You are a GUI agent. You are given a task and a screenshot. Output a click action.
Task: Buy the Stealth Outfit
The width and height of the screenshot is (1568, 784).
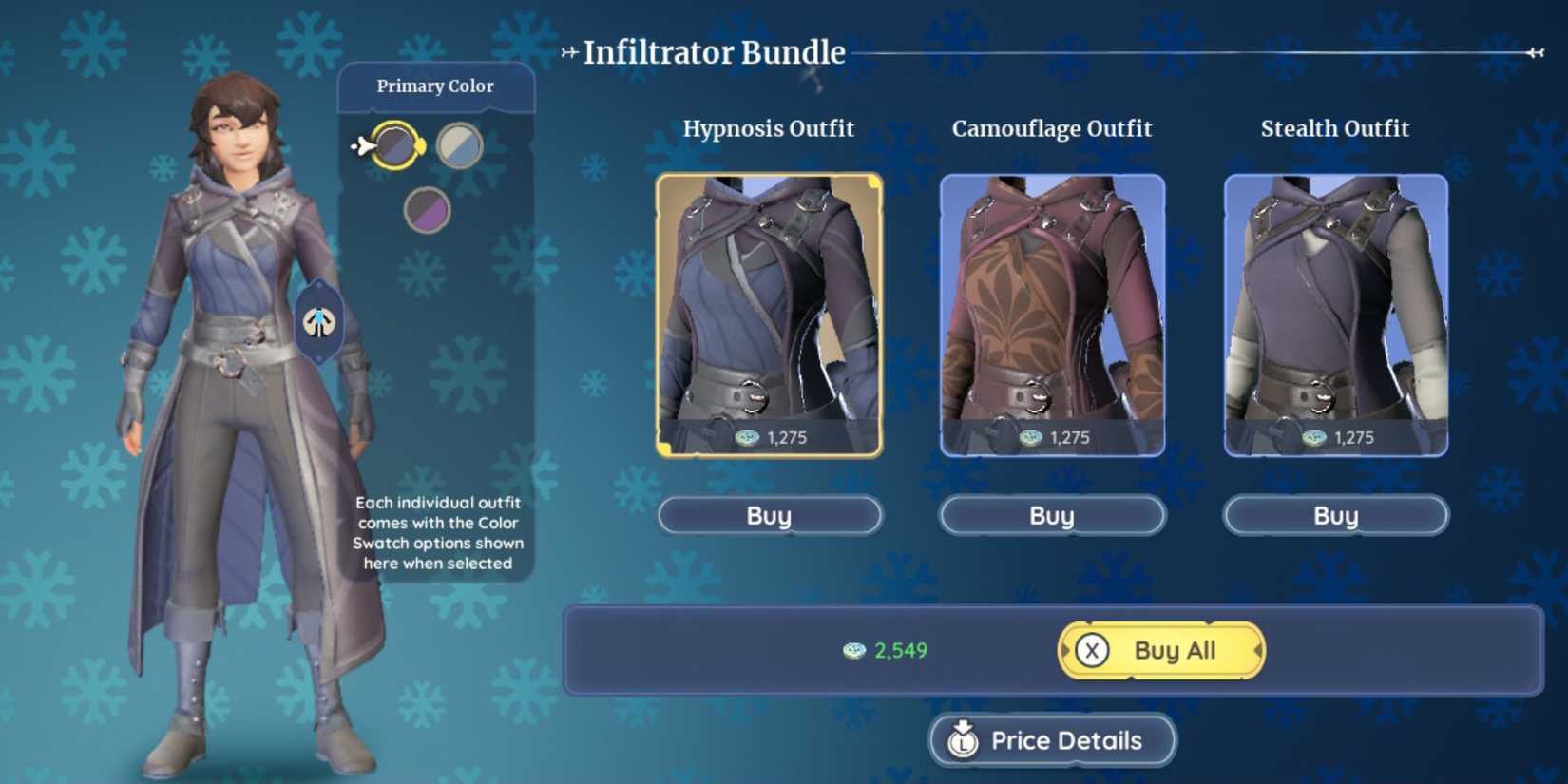coord(1334,515)
